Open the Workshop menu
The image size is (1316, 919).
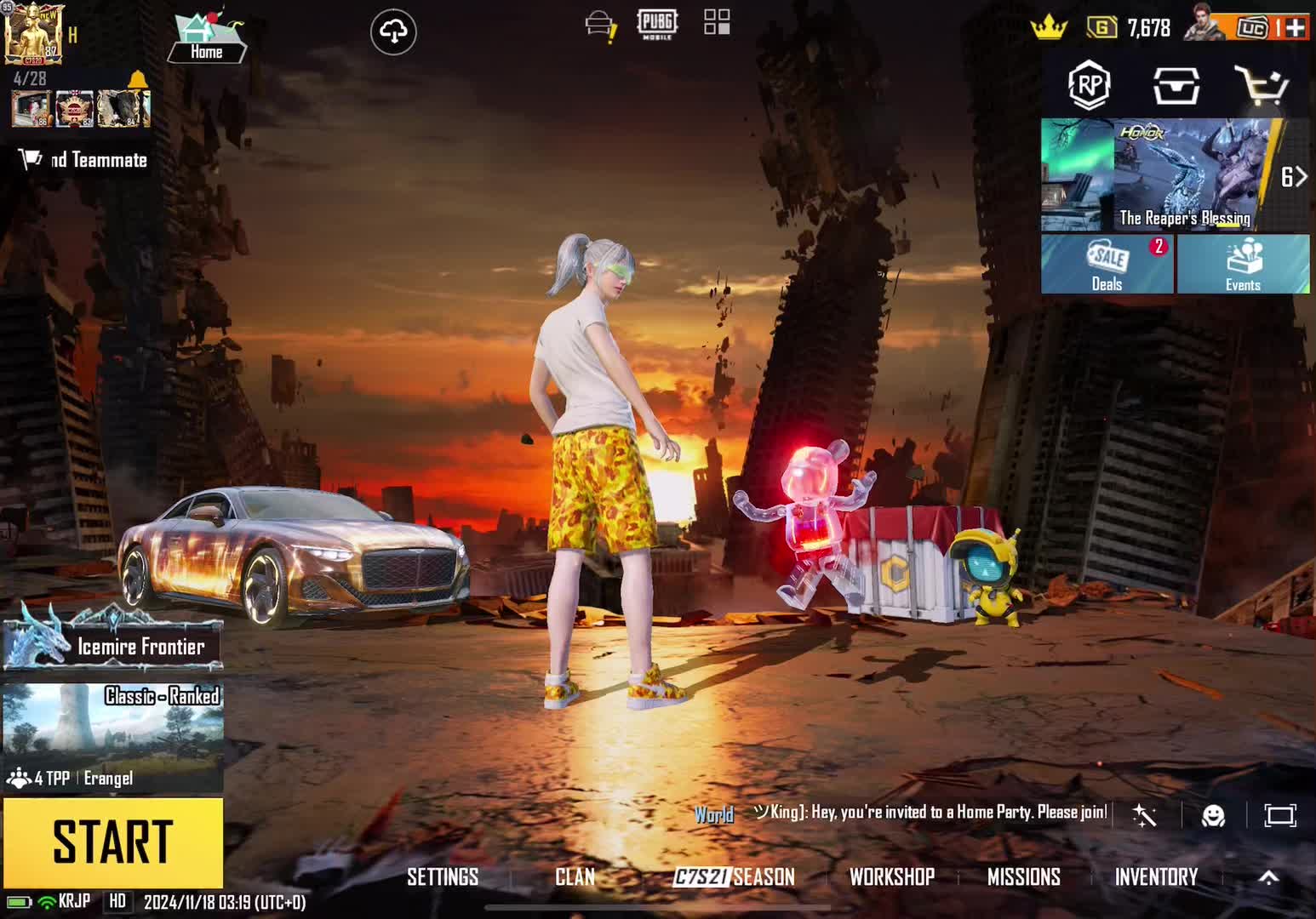(891, 876)
